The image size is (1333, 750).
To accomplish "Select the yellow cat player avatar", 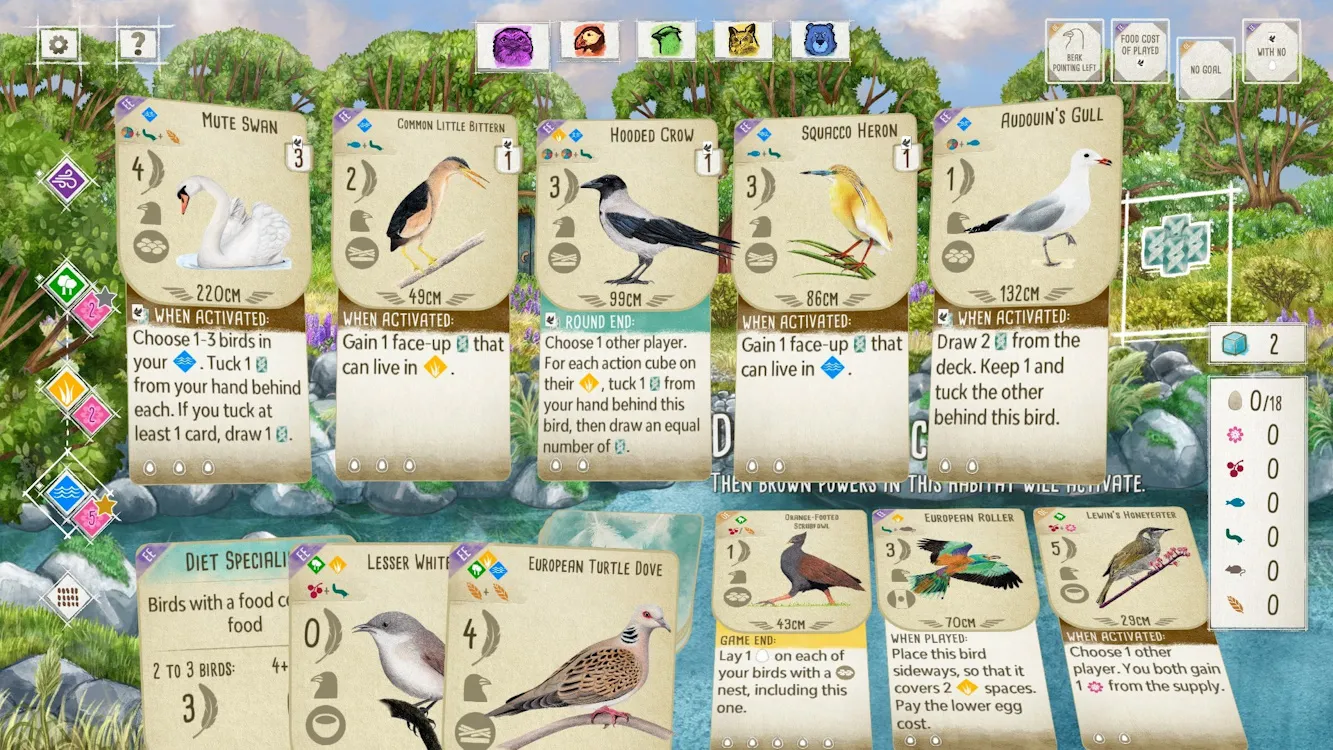I will point(743,41).
